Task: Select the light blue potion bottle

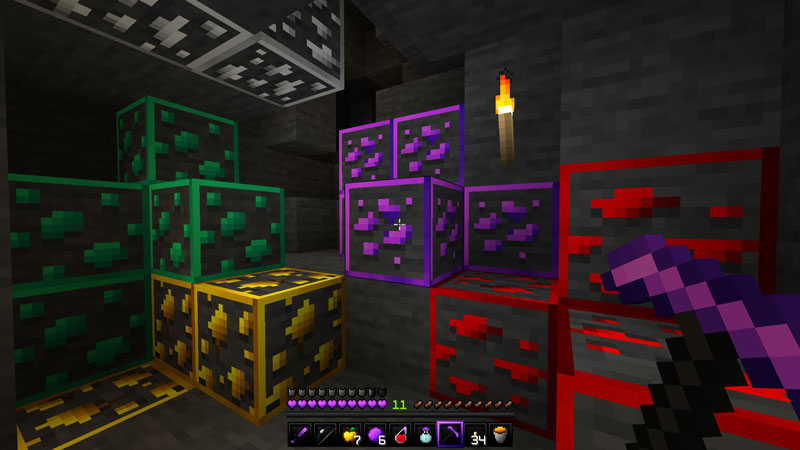Action: 424,434
